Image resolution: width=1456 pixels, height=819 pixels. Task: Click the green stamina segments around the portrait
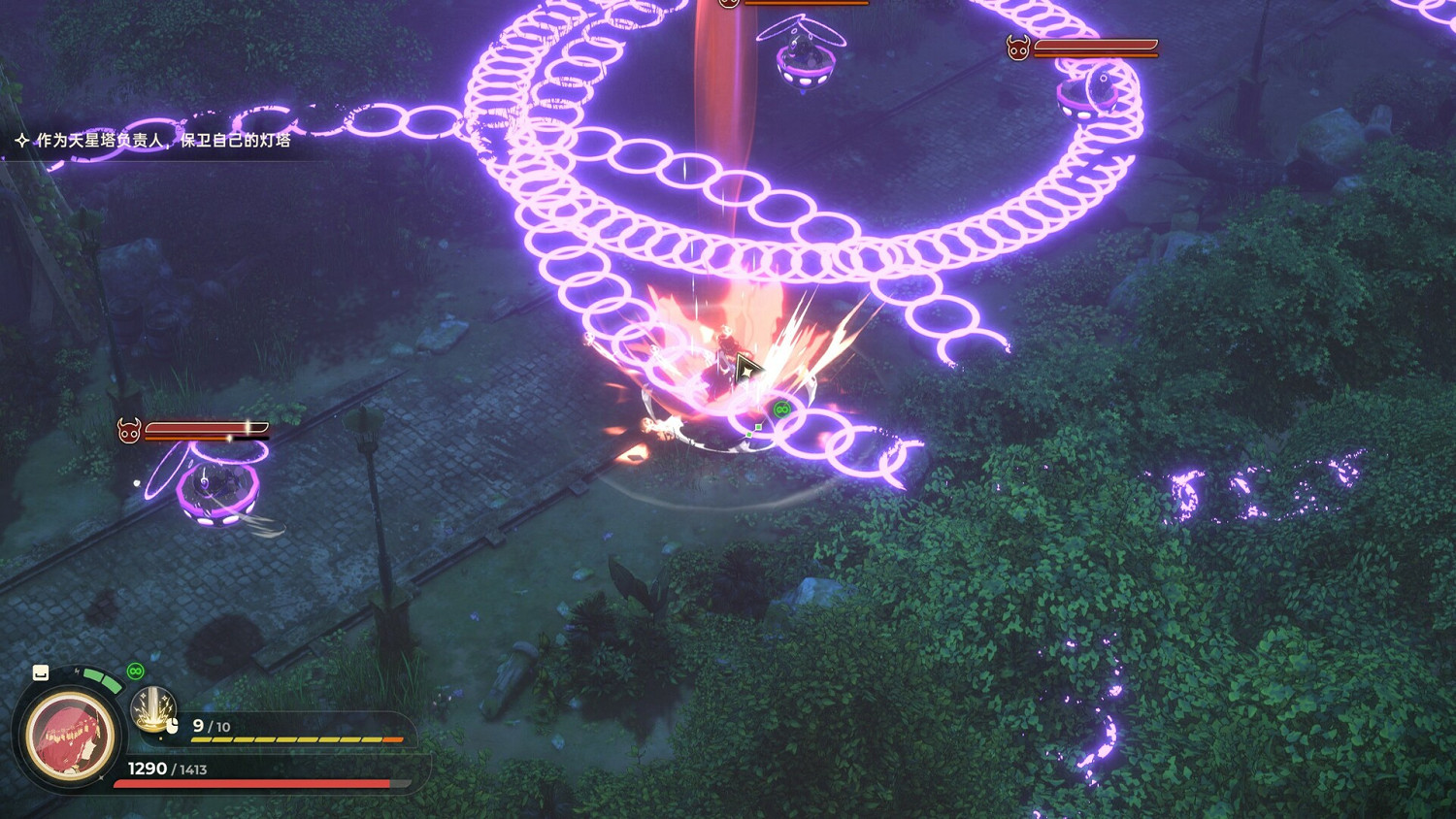102,679
